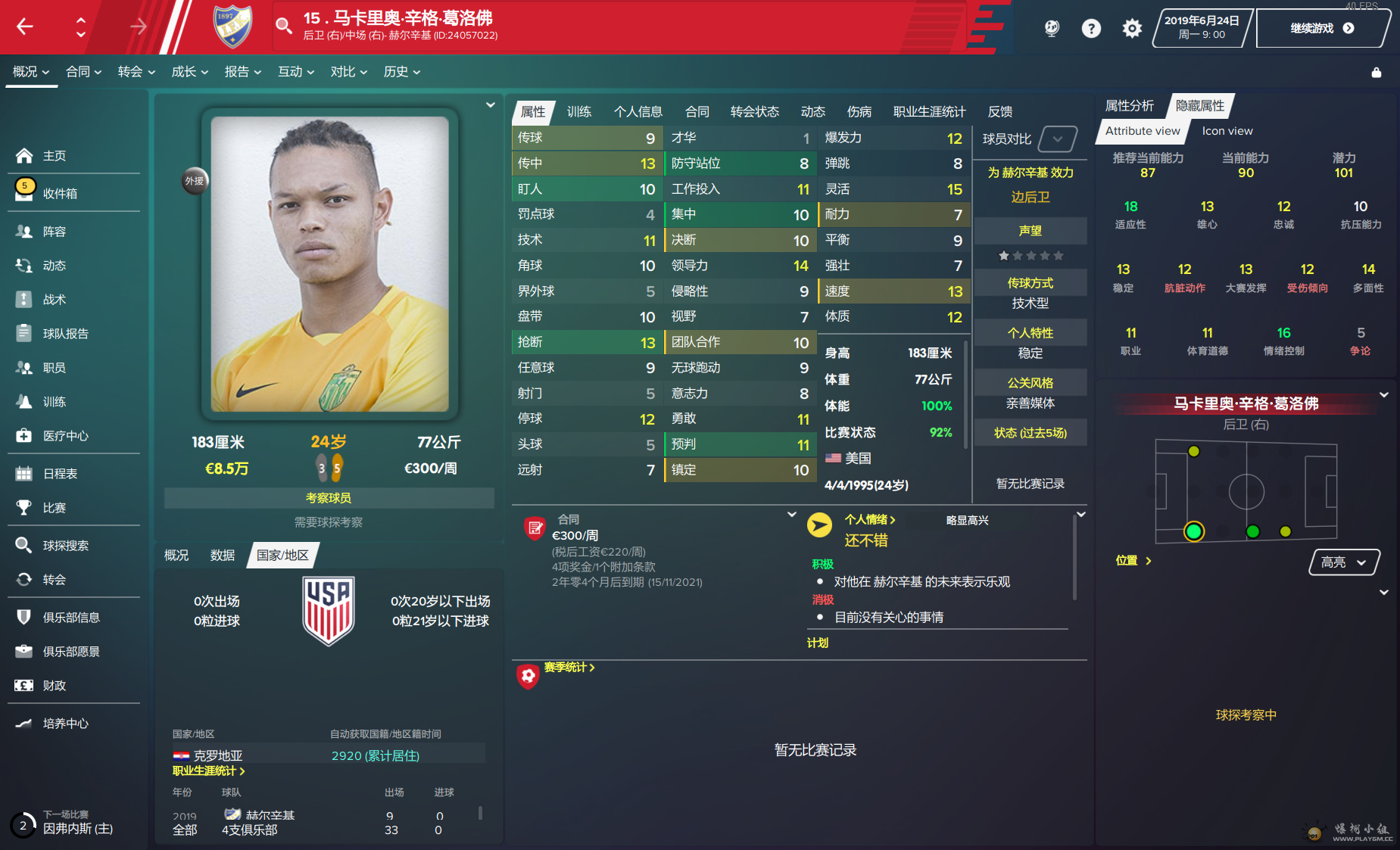Open the settings gear icon
Viewport: 1400px width, 850px height.
1131,29
